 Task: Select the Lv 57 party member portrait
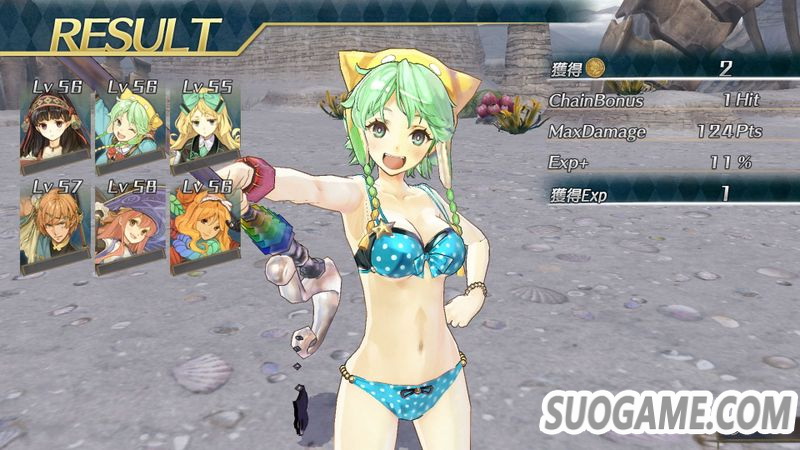pyautogui.click(x=55, y=225)
